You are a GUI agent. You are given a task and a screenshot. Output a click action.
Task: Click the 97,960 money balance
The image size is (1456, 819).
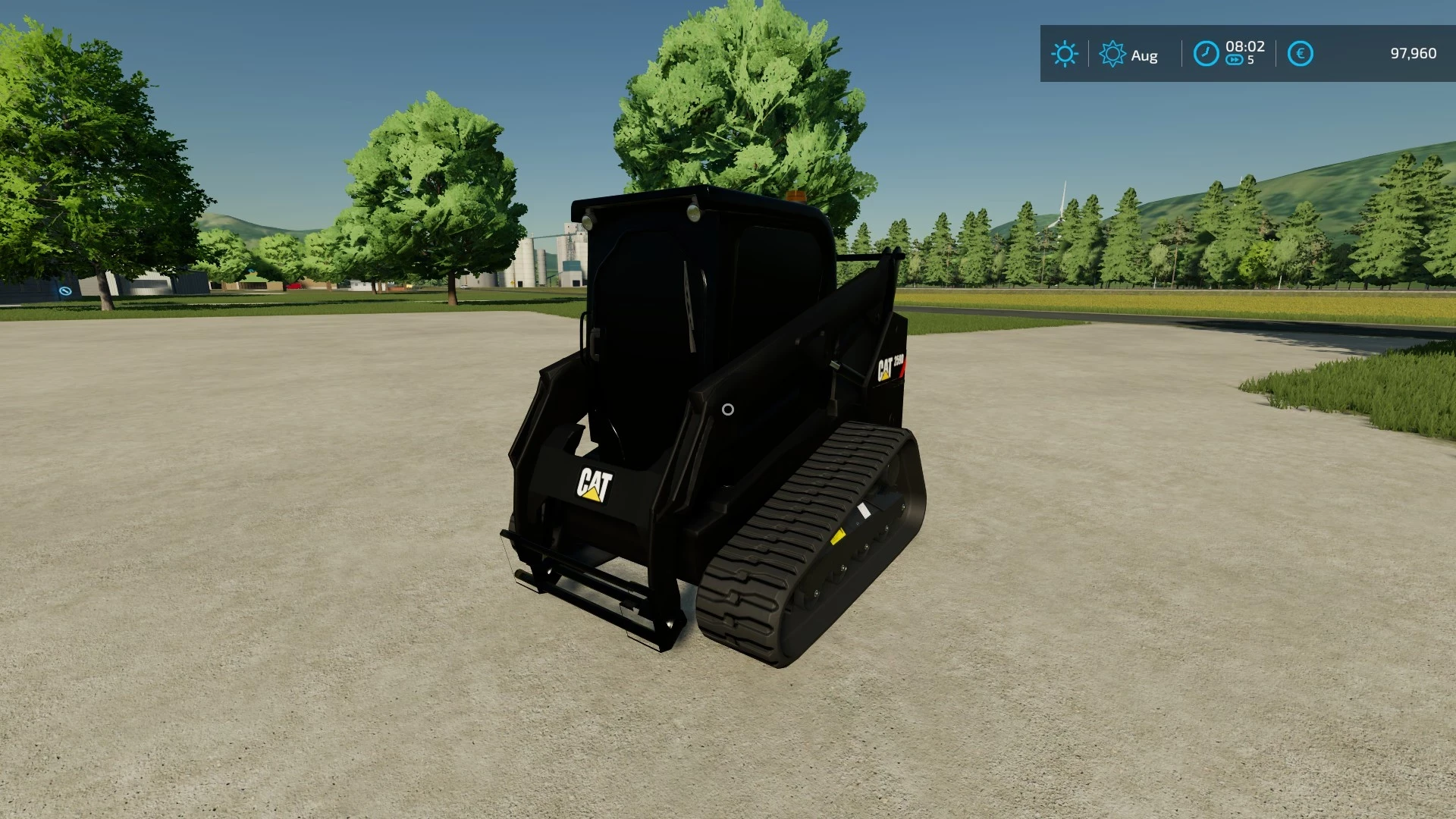pos(1413,53)
